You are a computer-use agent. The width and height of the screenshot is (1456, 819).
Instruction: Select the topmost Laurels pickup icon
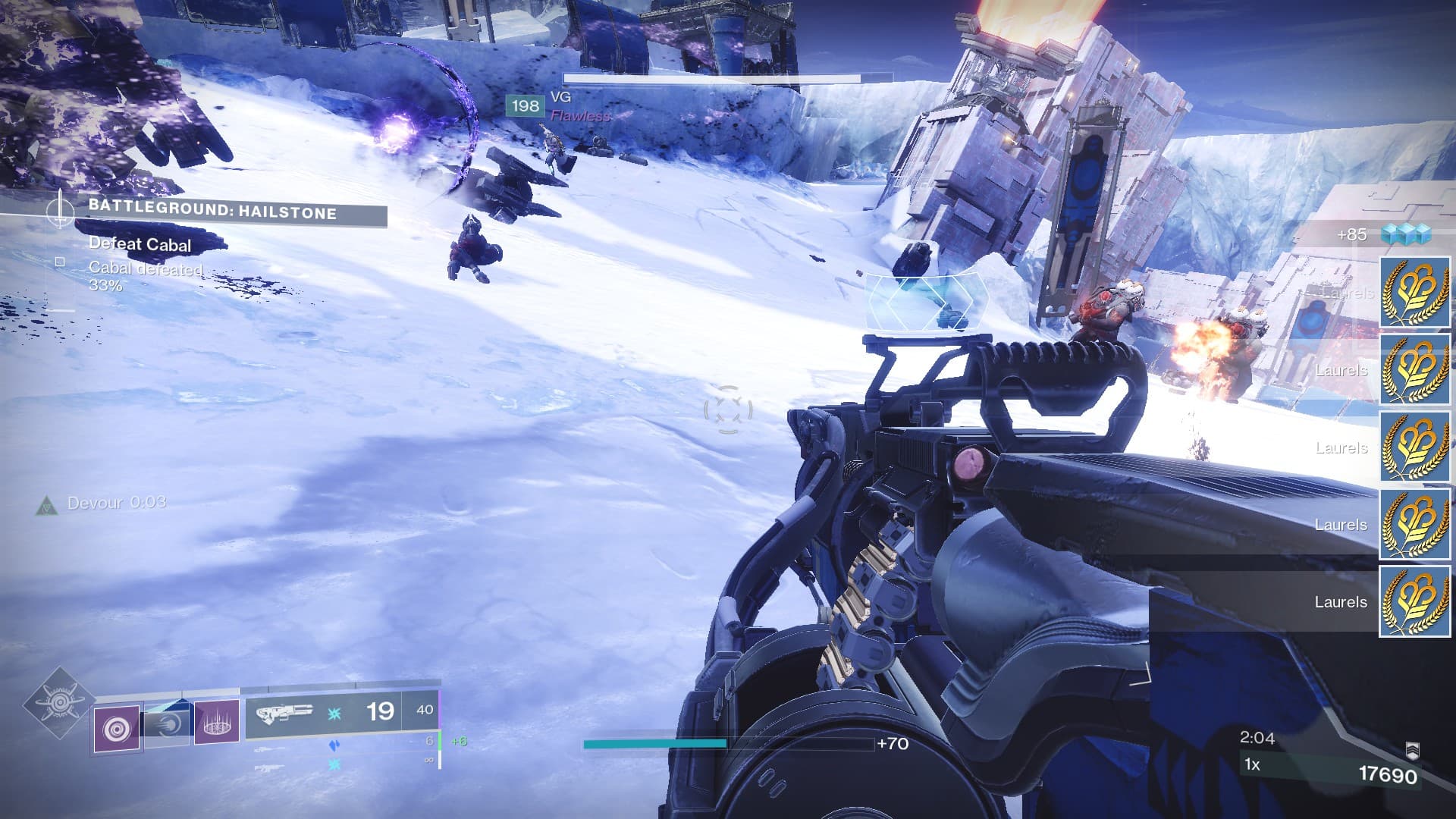[1414, 293]
